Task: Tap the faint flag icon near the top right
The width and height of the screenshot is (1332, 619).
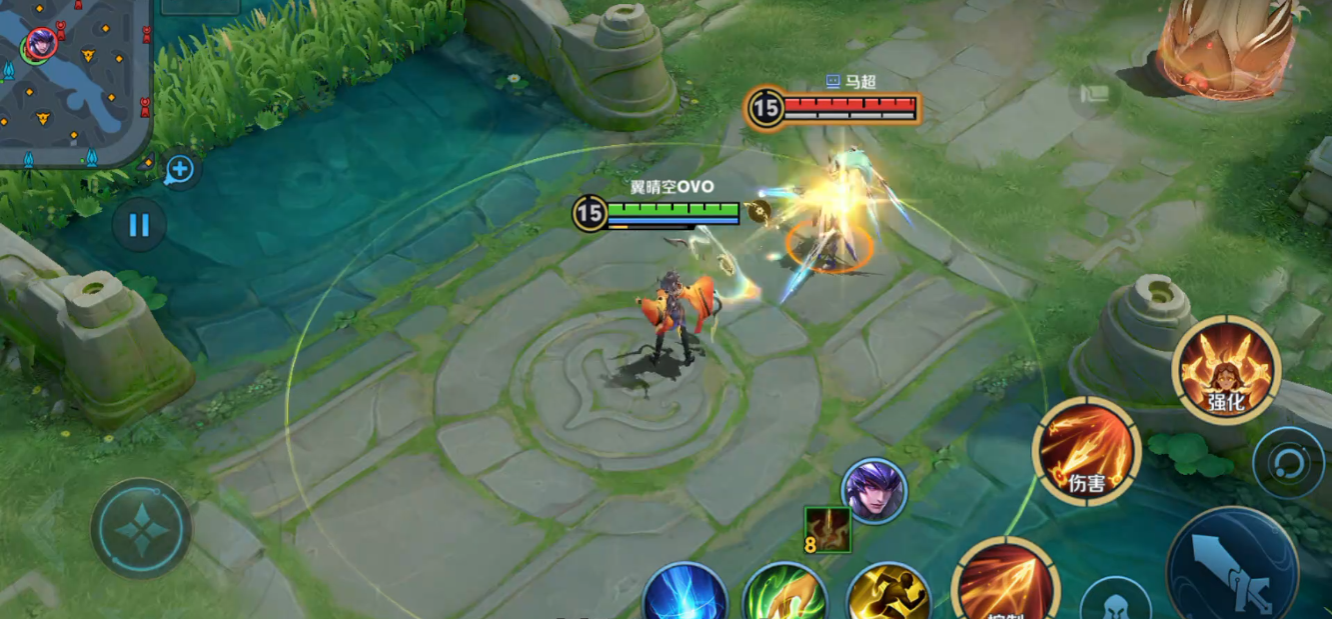Action: tap(1094, 95)
